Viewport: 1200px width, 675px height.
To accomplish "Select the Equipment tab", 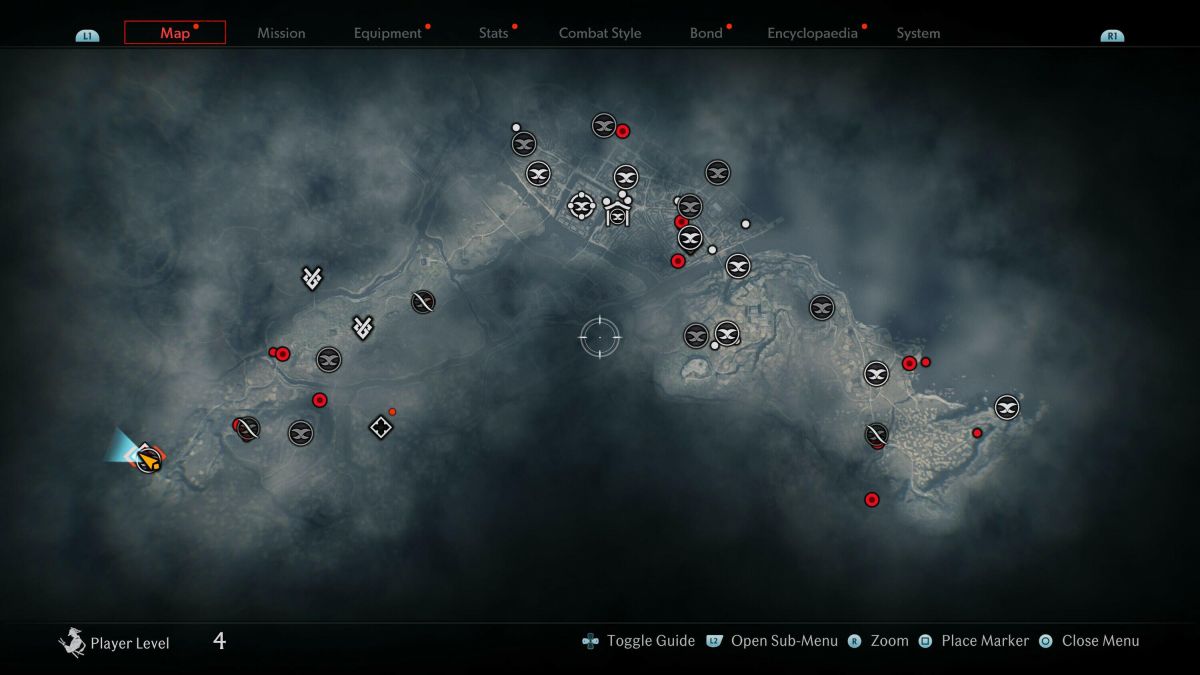I will [388, 33].
